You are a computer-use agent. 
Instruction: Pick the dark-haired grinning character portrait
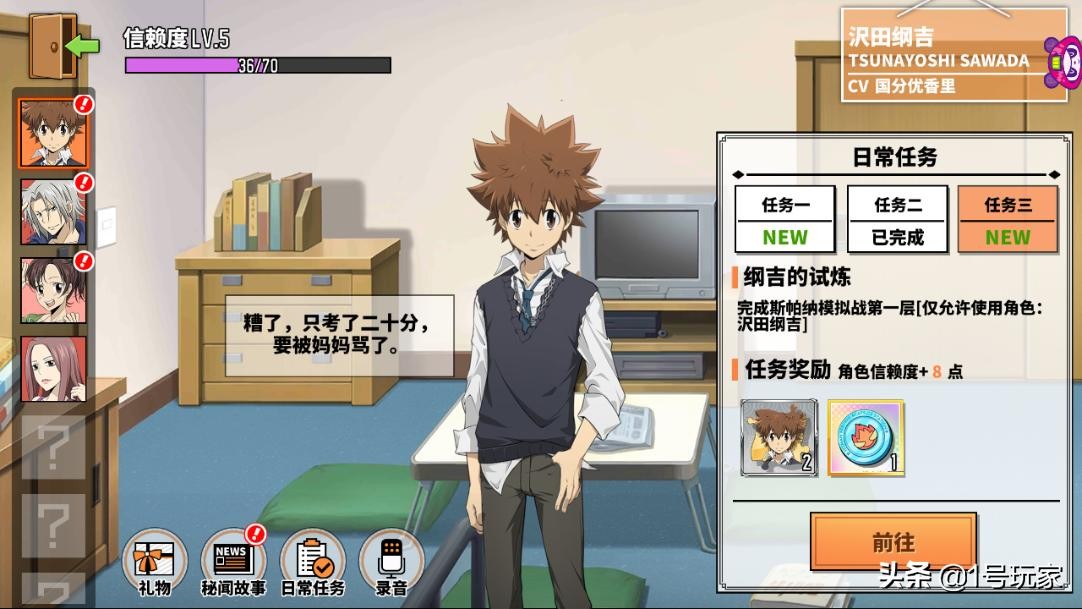pos(53,291)
